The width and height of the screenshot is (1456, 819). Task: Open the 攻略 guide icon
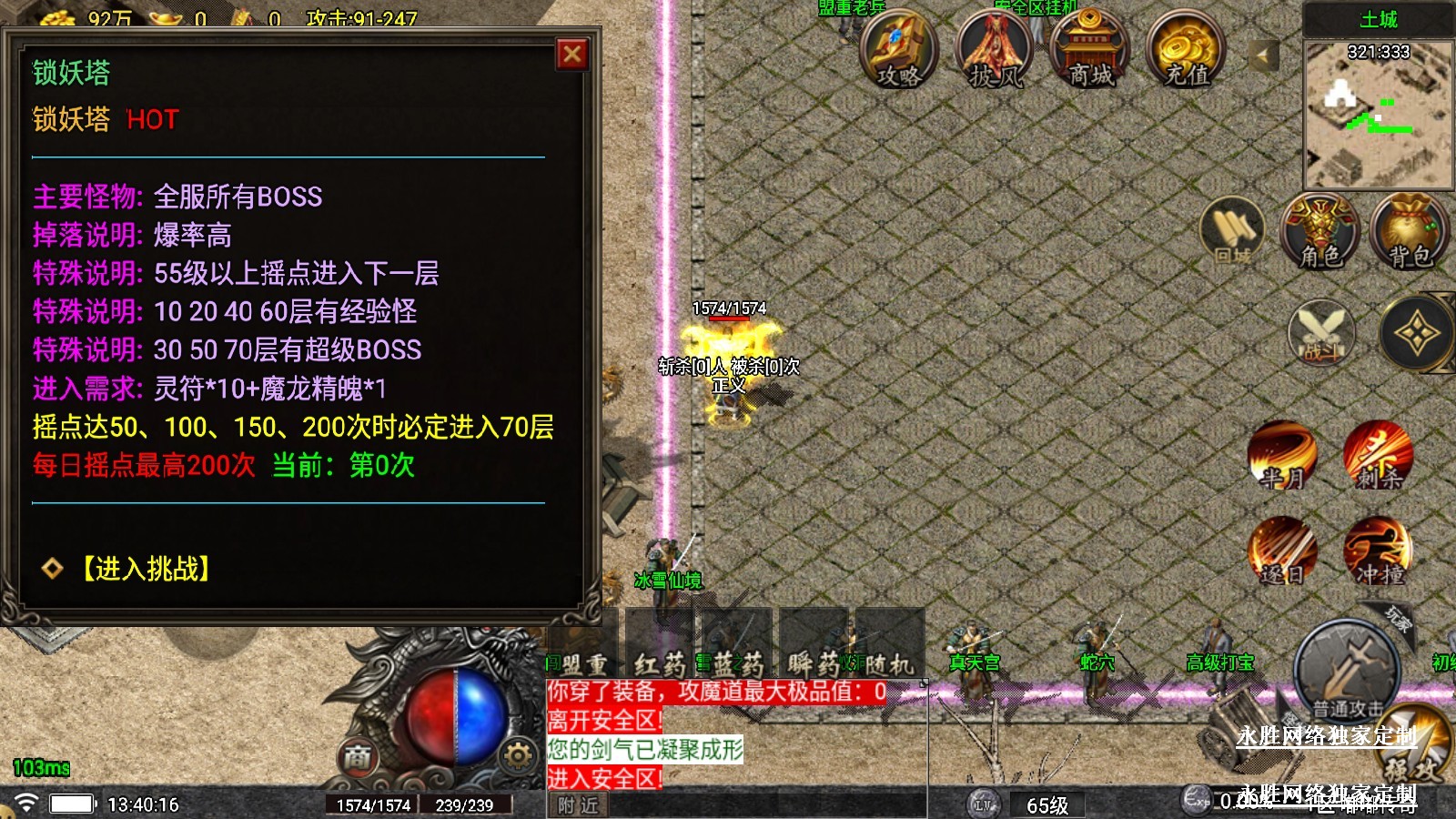[897, 50]
